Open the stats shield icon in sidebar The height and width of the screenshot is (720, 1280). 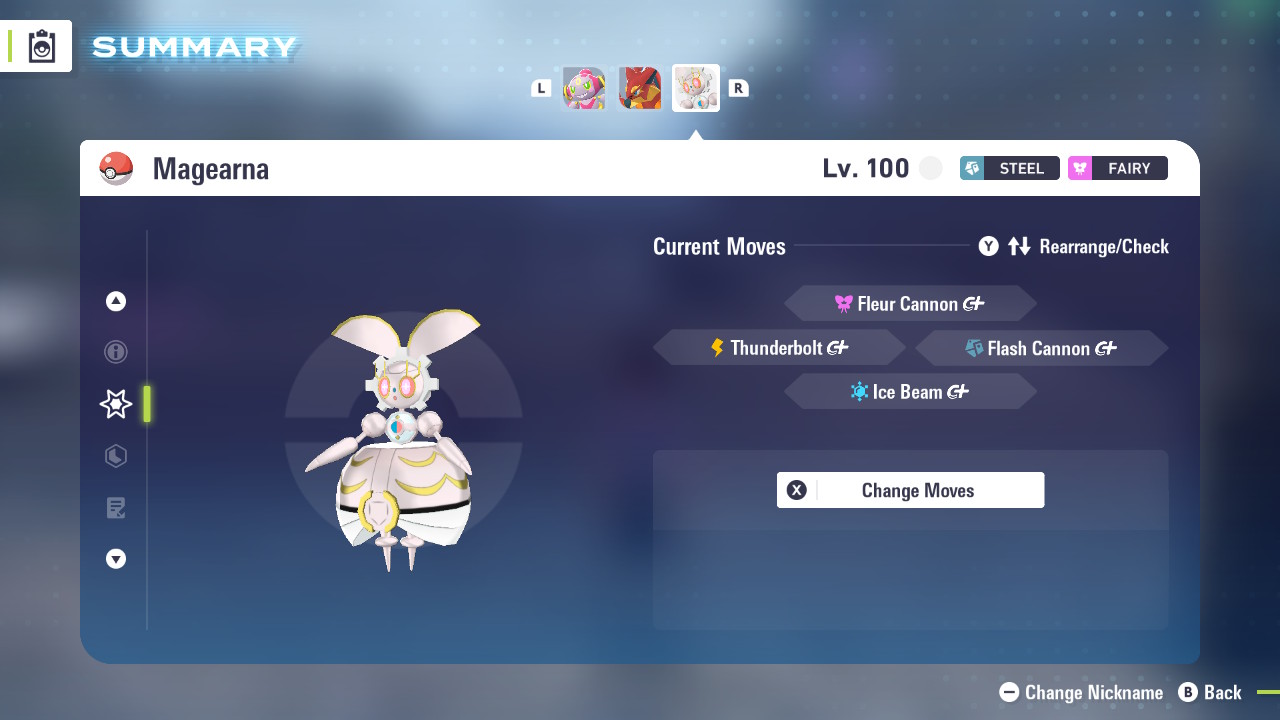point(115,456)
